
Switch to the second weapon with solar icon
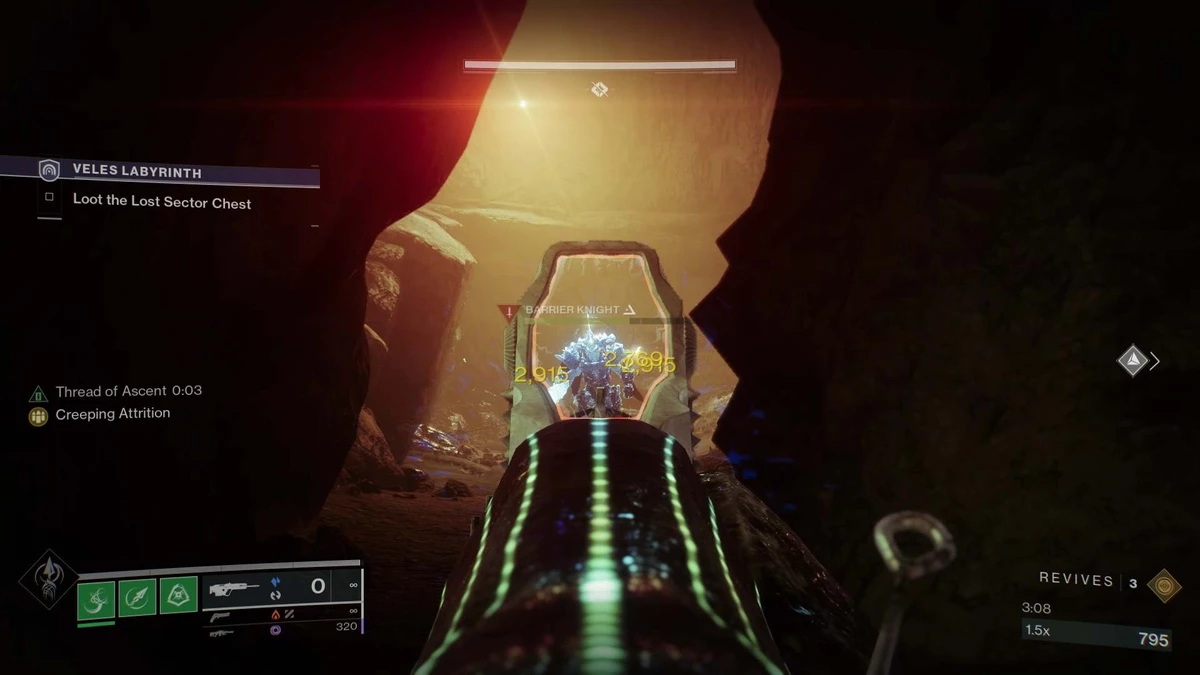pos(222,614)
